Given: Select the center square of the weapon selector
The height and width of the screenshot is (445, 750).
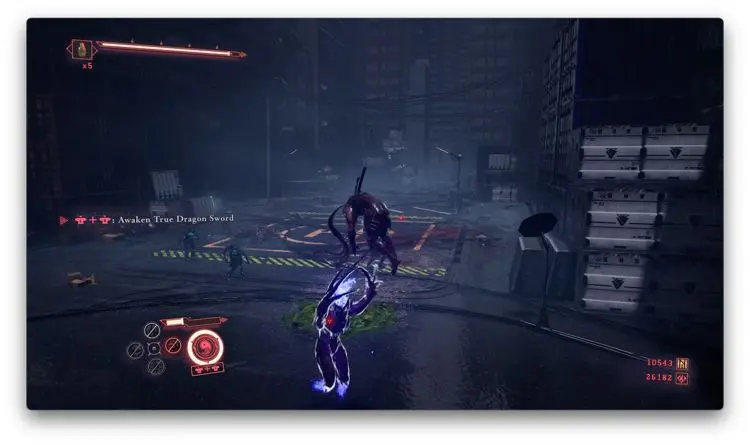Looking at the screenshot, I should tap(153, 349).
